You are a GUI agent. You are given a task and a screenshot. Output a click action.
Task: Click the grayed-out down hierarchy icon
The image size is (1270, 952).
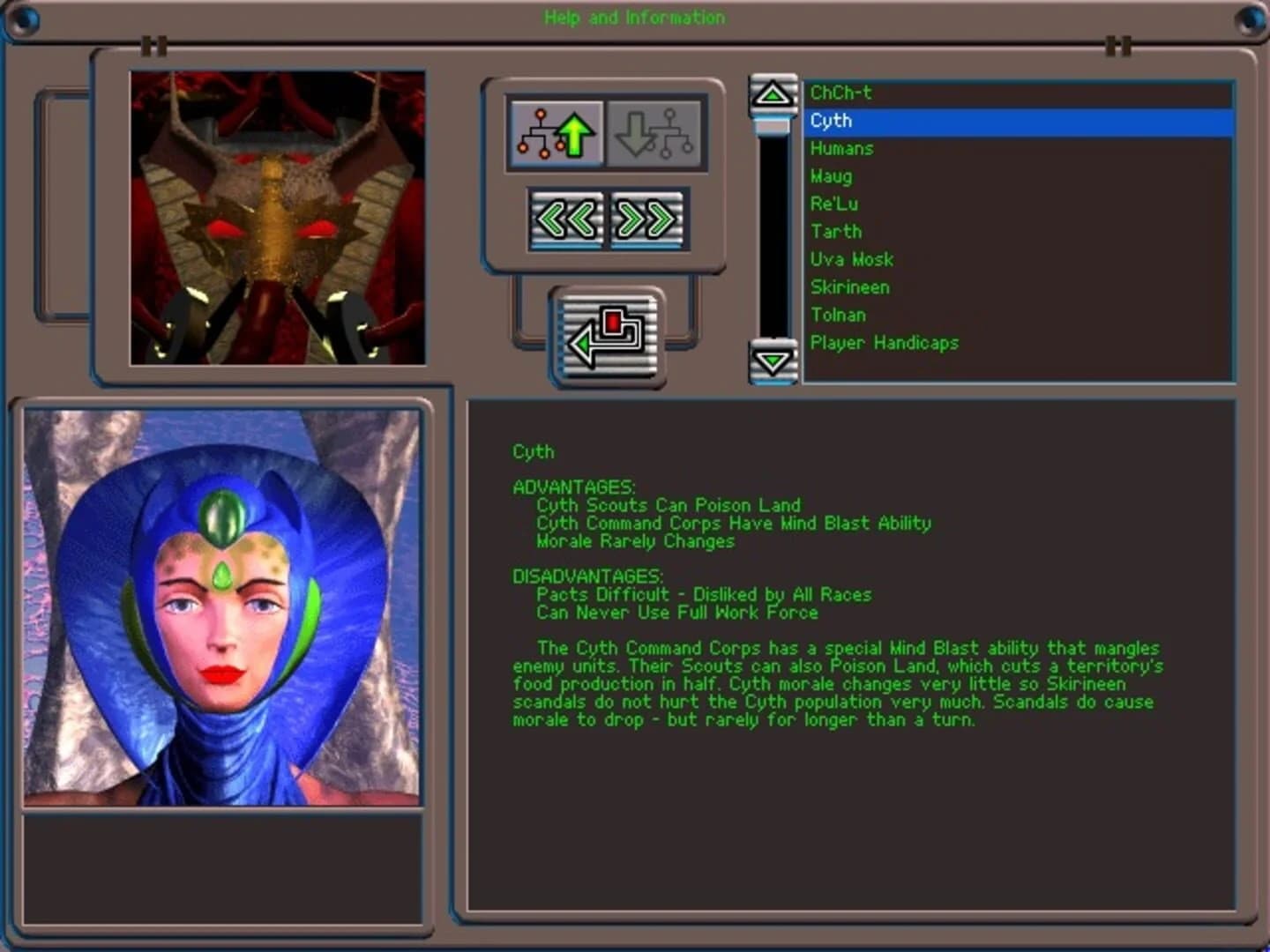pos(655,132)
